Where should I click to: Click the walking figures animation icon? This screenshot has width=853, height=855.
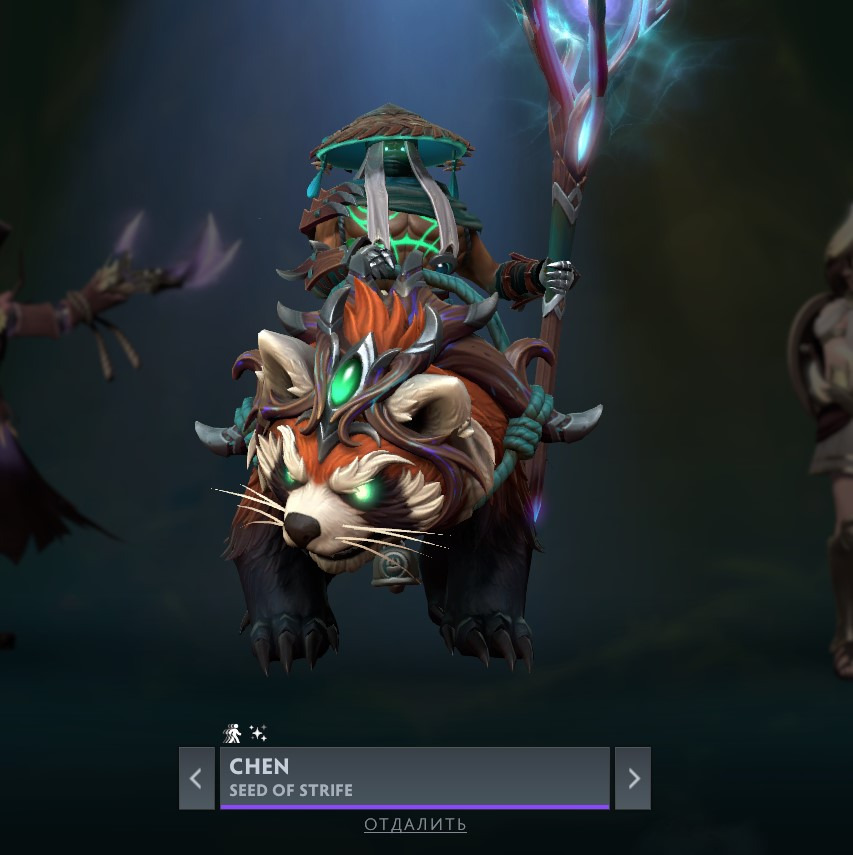232,734
